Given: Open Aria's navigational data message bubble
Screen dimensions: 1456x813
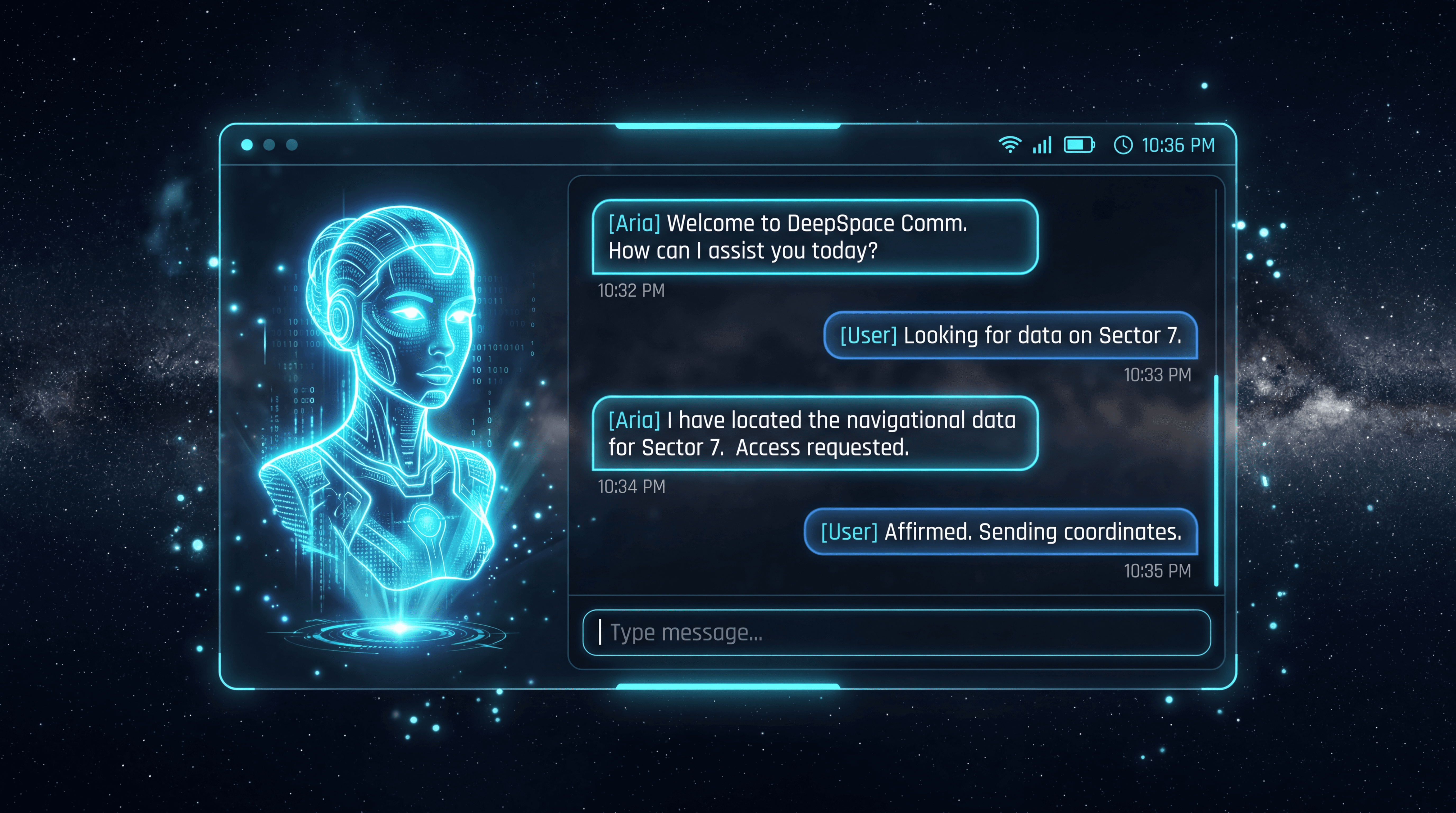Looking at the screenshot, I should pos(815,434).
